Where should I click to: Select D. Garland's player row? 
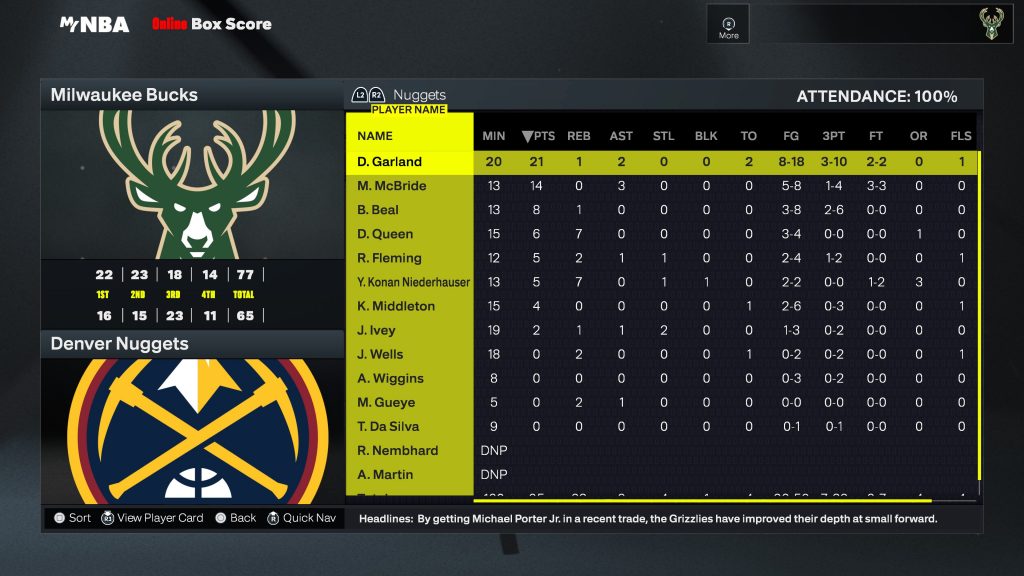point(390,162)
